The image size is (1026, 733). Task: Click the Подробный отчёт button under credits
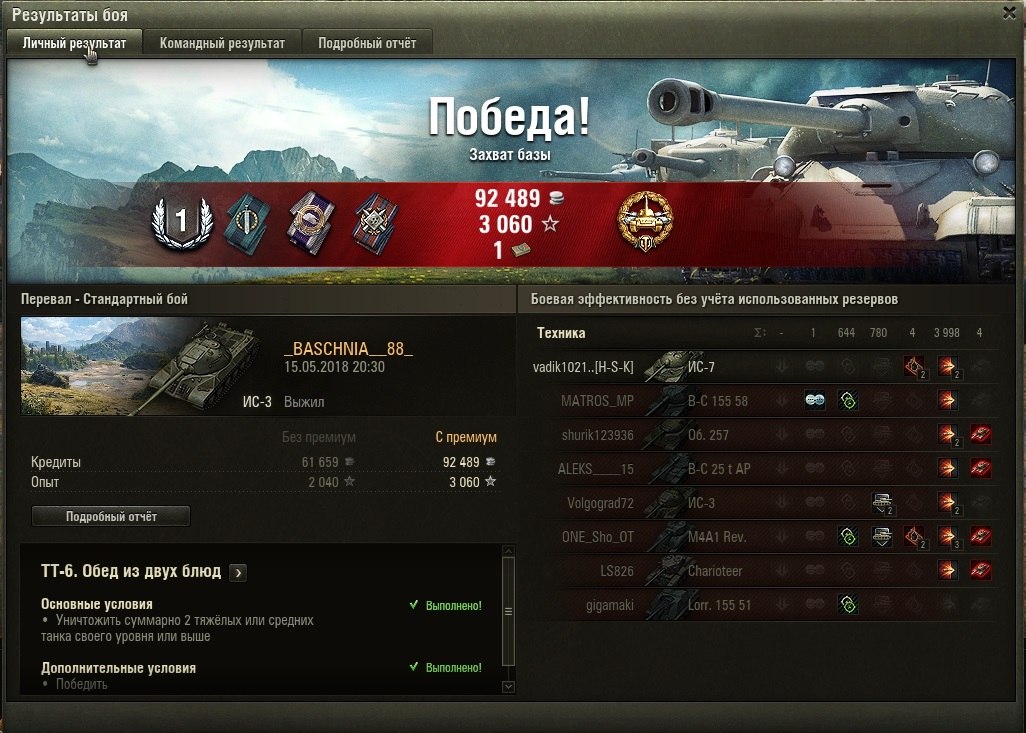111,516
